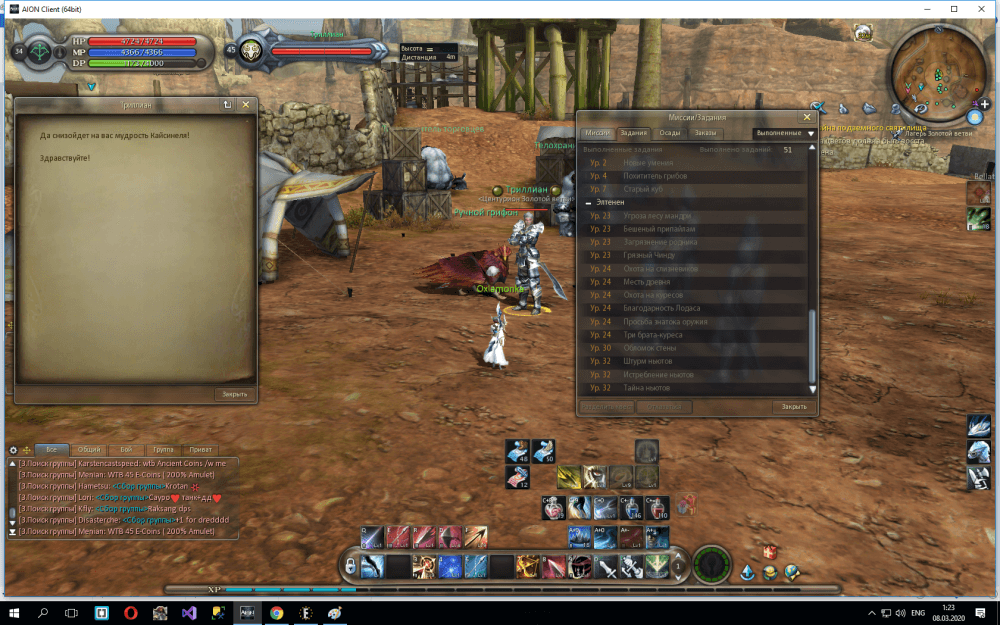
Task: Show the Приват chat tab
Action: (x=199, y=450)
